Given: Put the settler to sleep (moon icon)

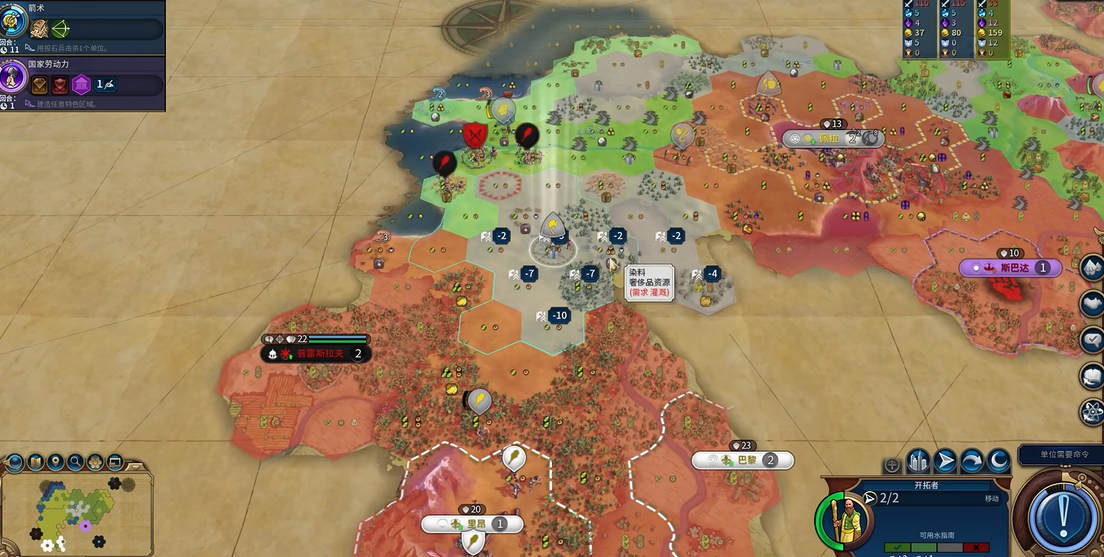Looking at the screenshot, I should click(998, 461).
